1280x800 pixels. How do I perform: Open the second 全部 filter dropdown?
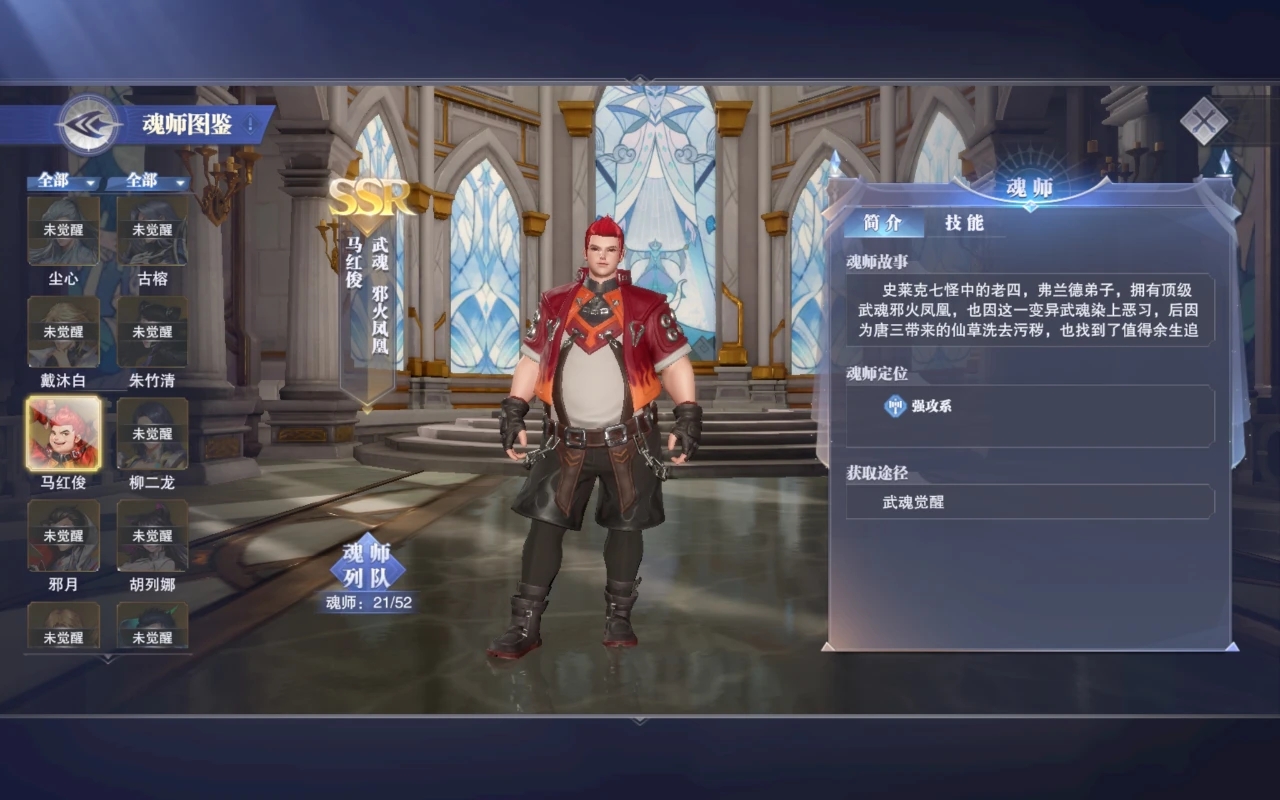click(150, 182)
